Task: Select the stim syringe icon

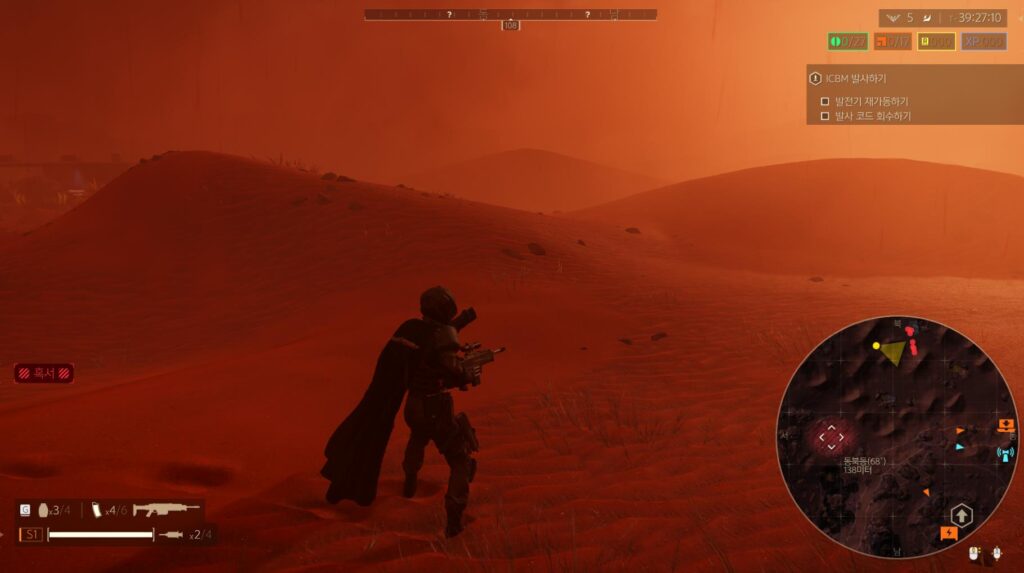Action: click(x=170, y=536)
